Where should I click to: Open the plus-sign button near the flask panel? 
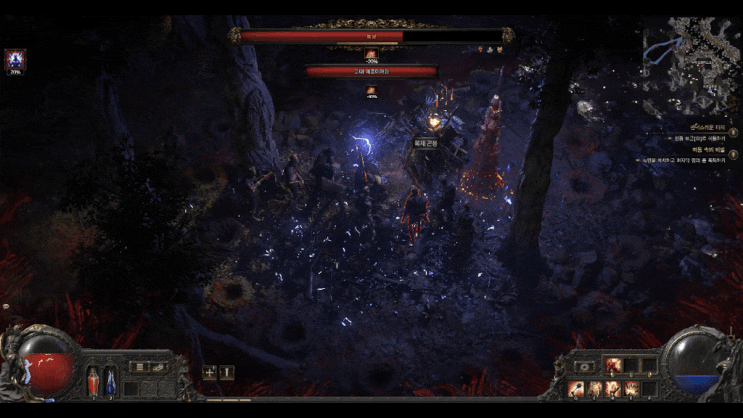(x=210, y=372)
